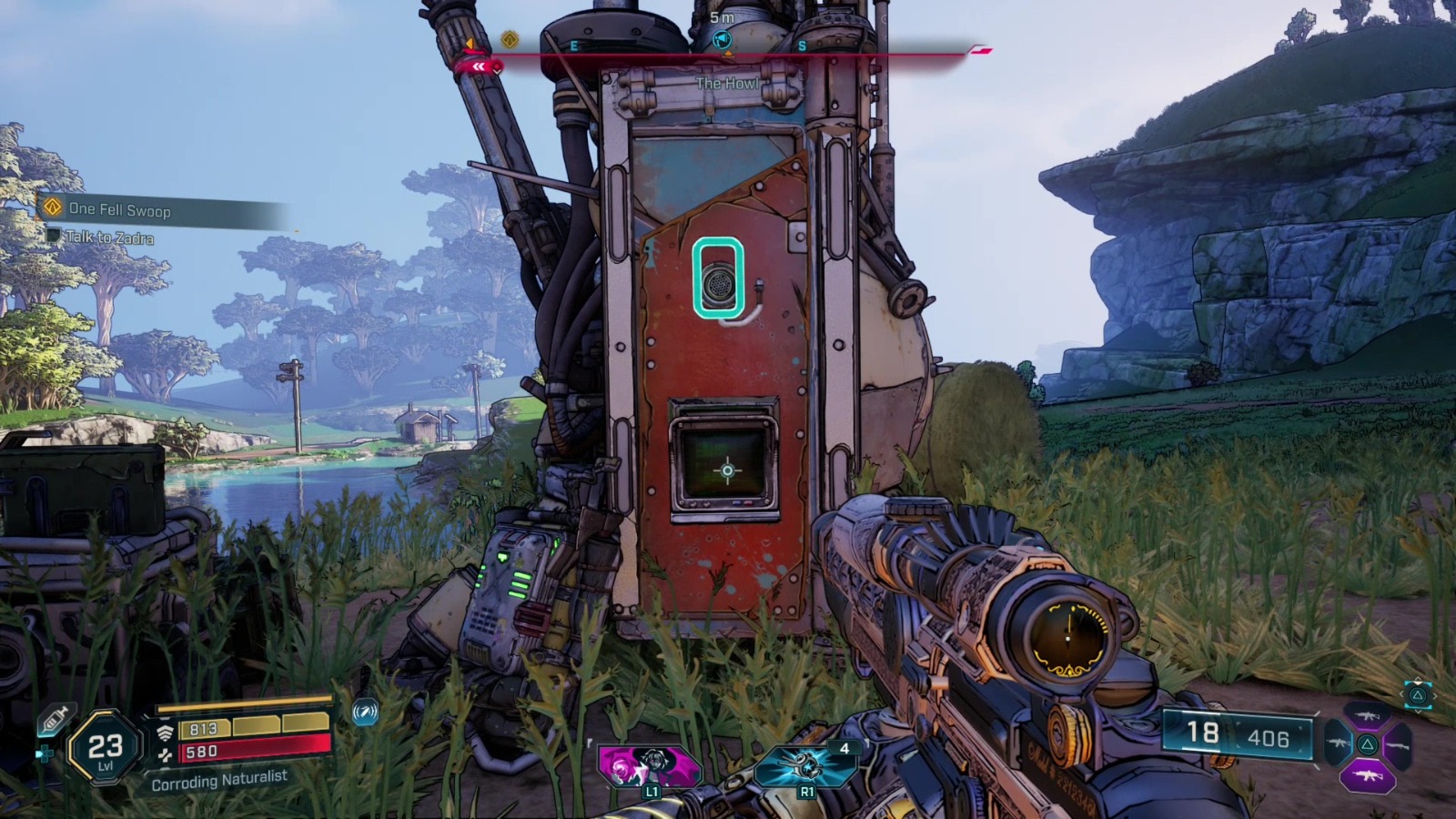Click the shield icon next to the 813 bar

(164, 733)
